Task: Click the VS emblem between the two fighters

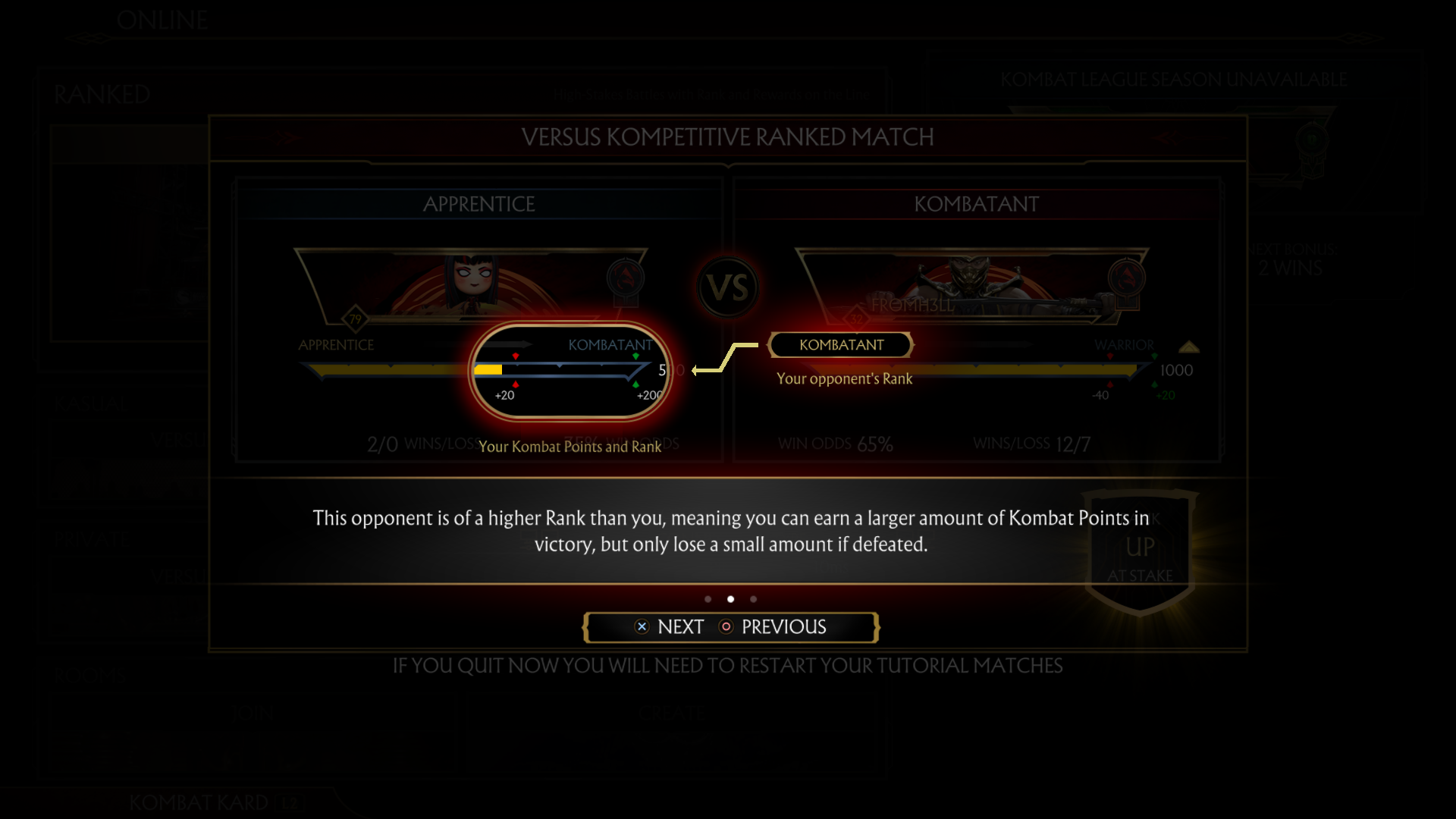Action: point(727,287)
